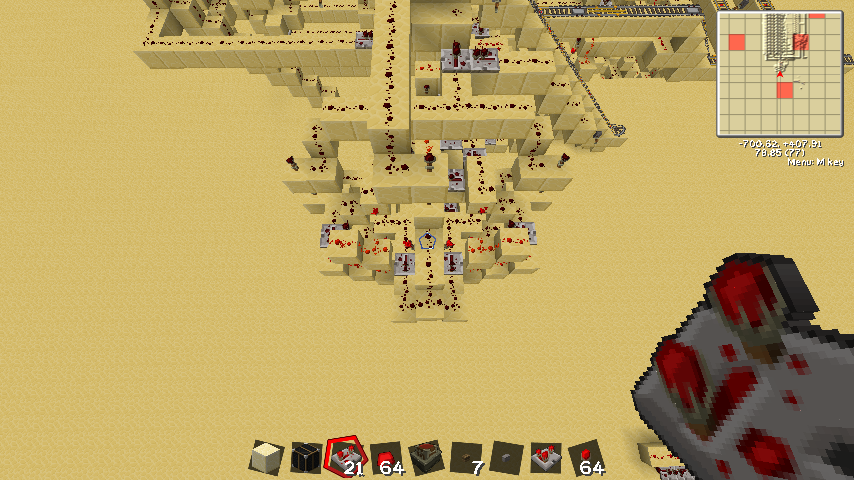Choose the small gray stone button slot
This screenshot has height=480, width=854.
(x=506, y=458)
